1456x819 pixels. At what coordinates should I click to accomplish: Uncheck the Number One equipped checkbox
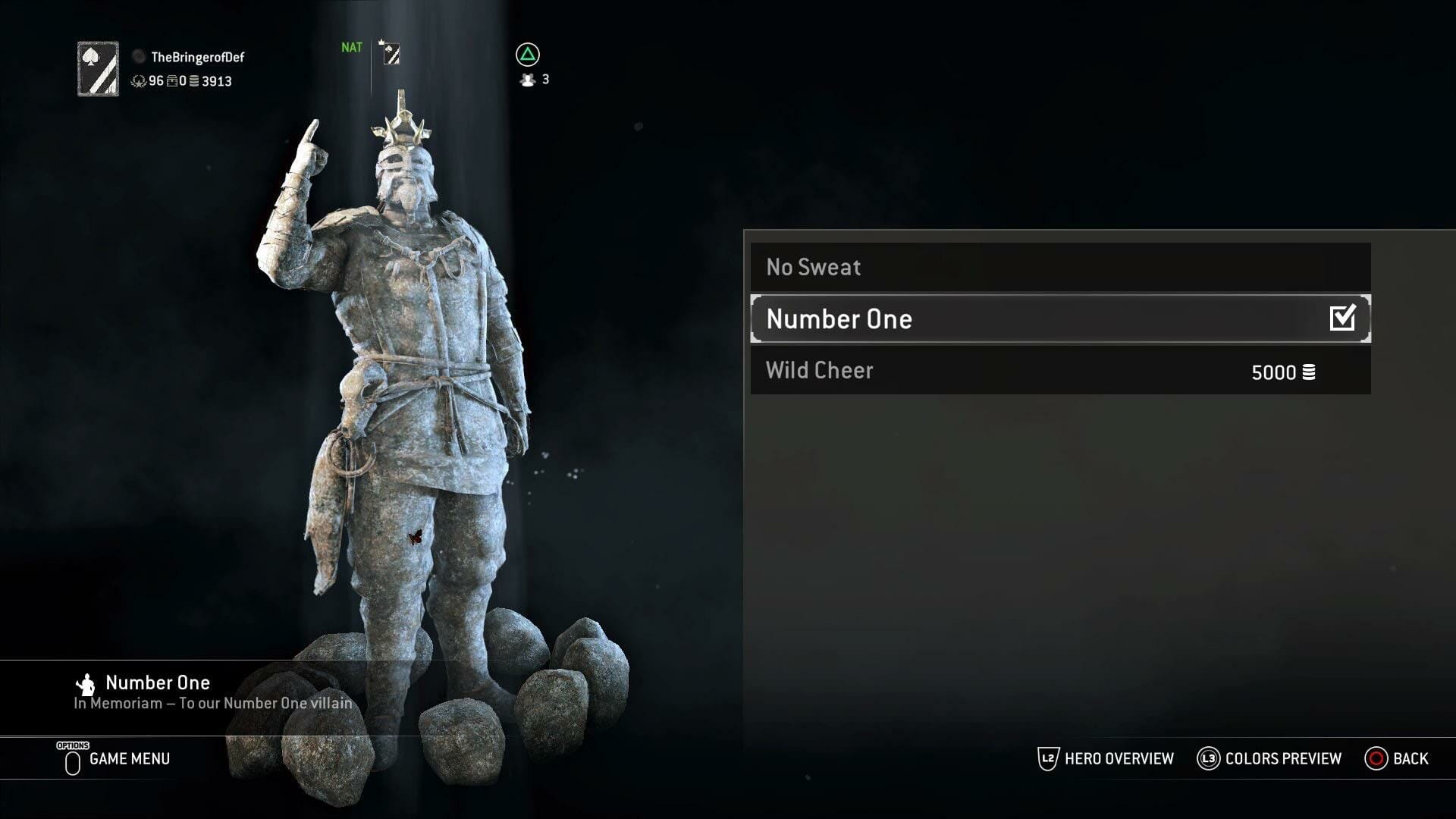(1342, 318)
